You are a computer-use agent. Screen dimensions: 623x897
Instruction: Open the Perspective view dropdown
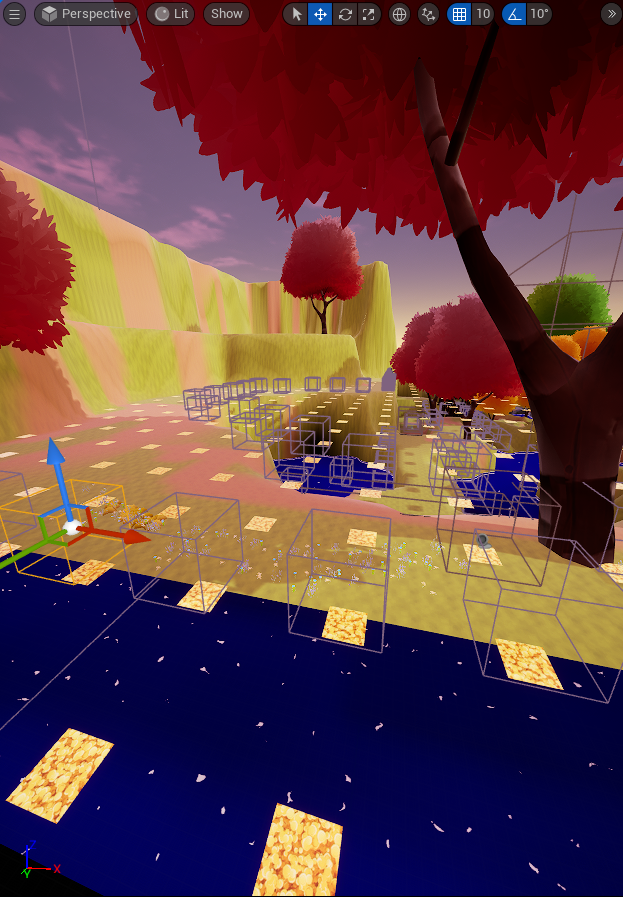(87, 14)
